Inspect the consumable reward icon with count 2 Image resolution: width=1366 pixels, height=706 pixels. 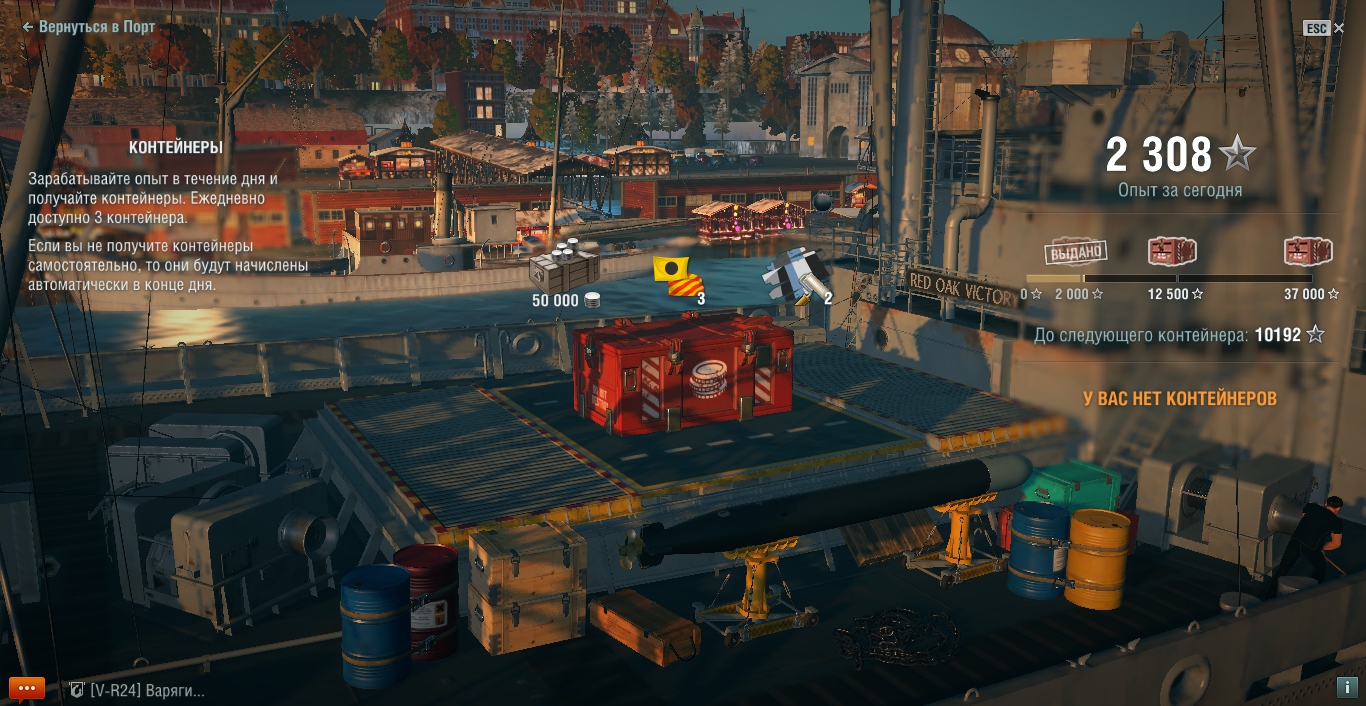pos(795,274)
